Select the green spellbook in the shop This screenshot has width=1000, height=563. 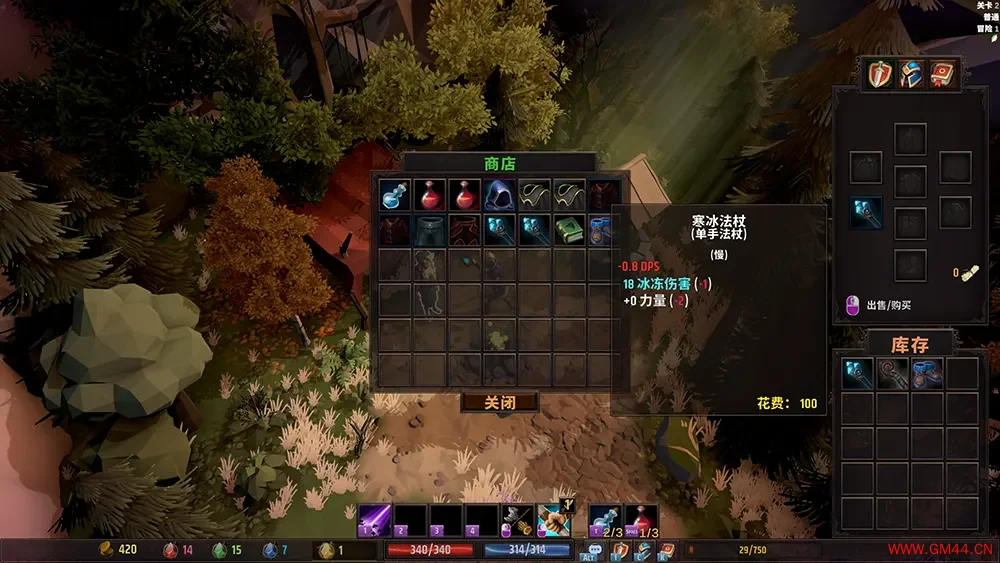pos(569,230)
